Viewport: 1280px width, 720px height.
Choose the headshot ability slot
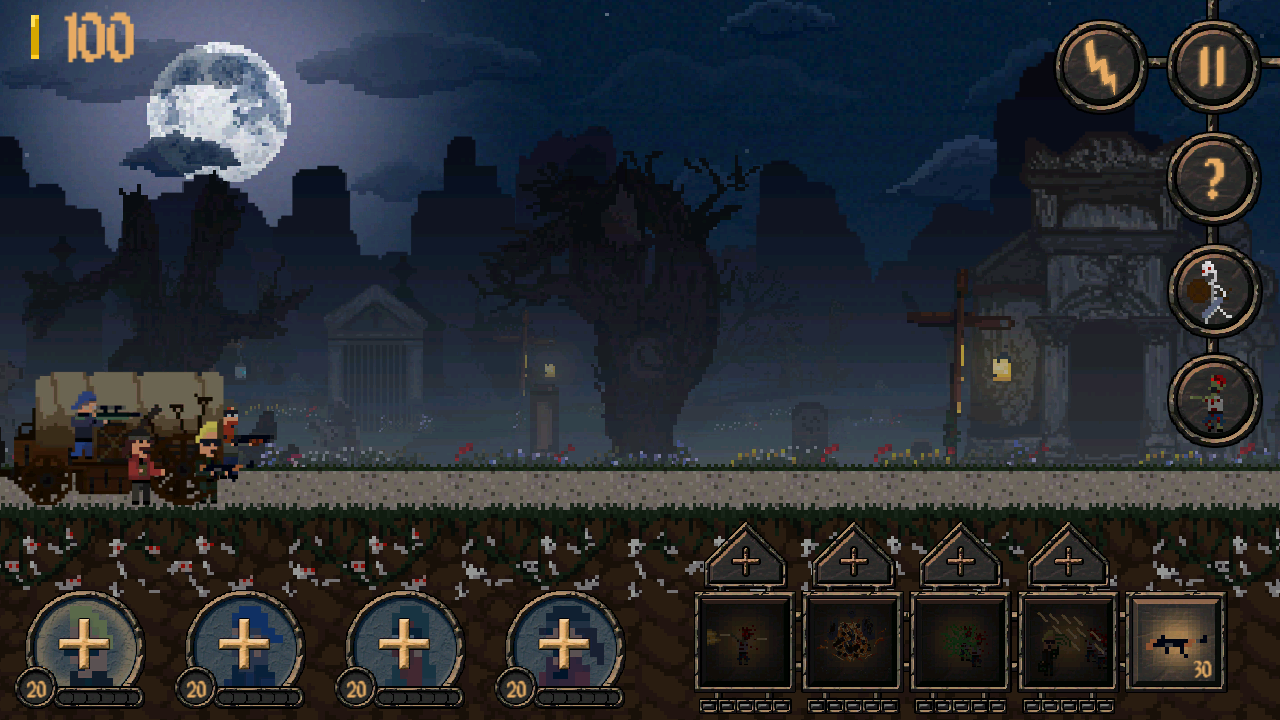(x=745, y=642)
